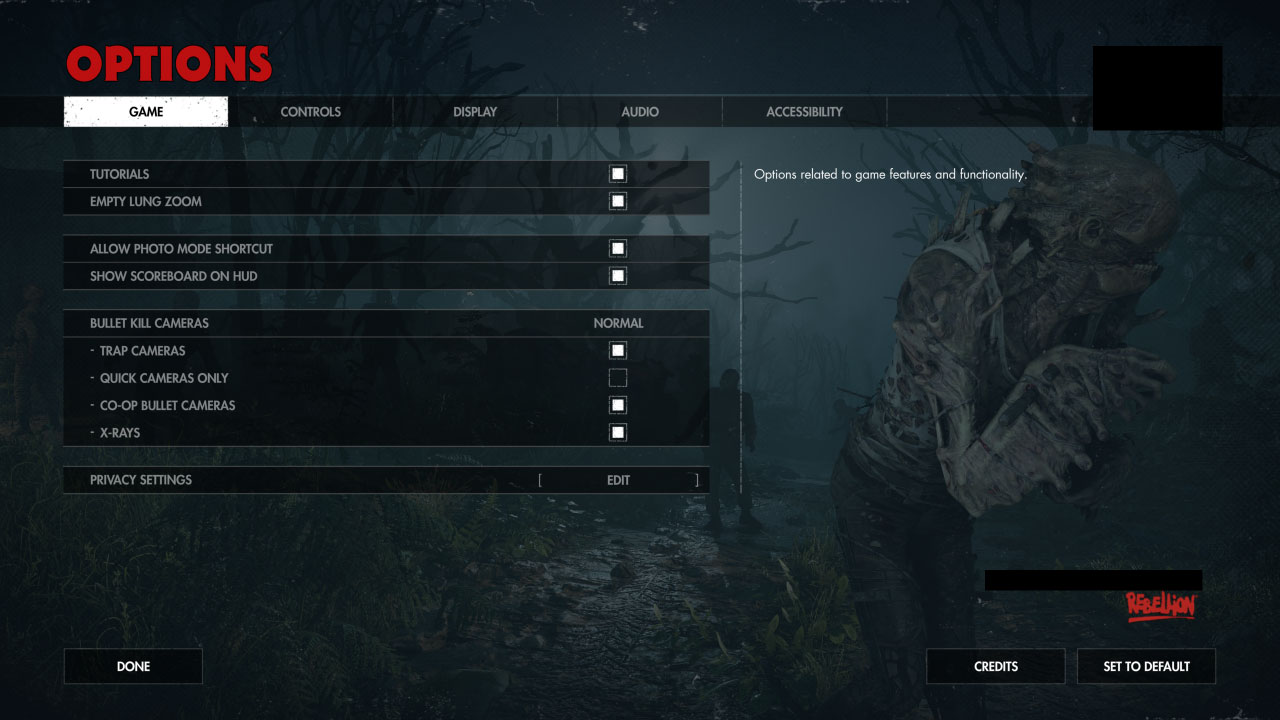Enable Quick Cameras Only
The image size is (1280, 720).
tap(617, 377)
